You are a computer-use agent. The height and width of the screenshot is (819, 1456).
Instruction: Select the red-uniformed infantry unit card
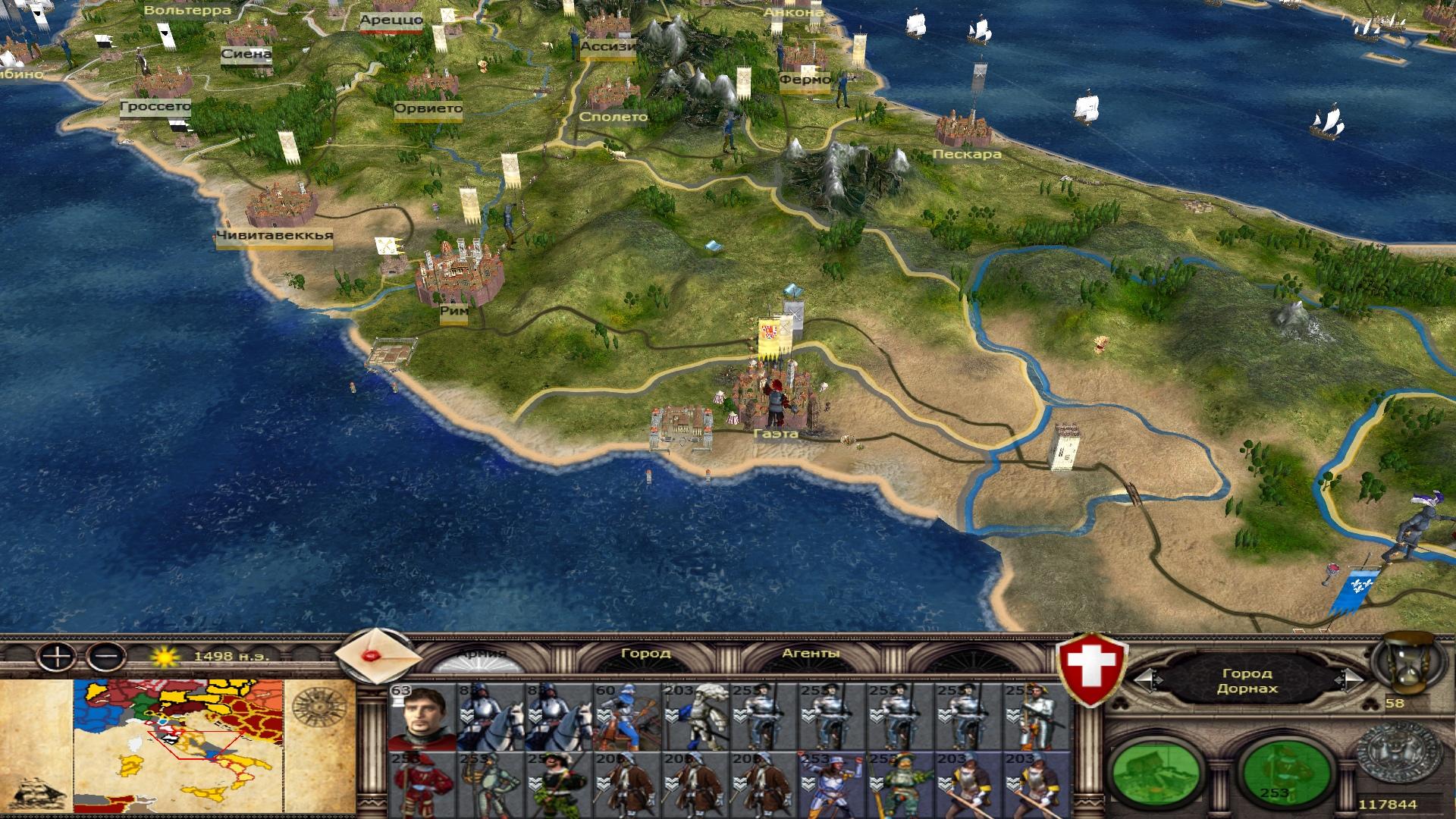(x=422, y=785)
